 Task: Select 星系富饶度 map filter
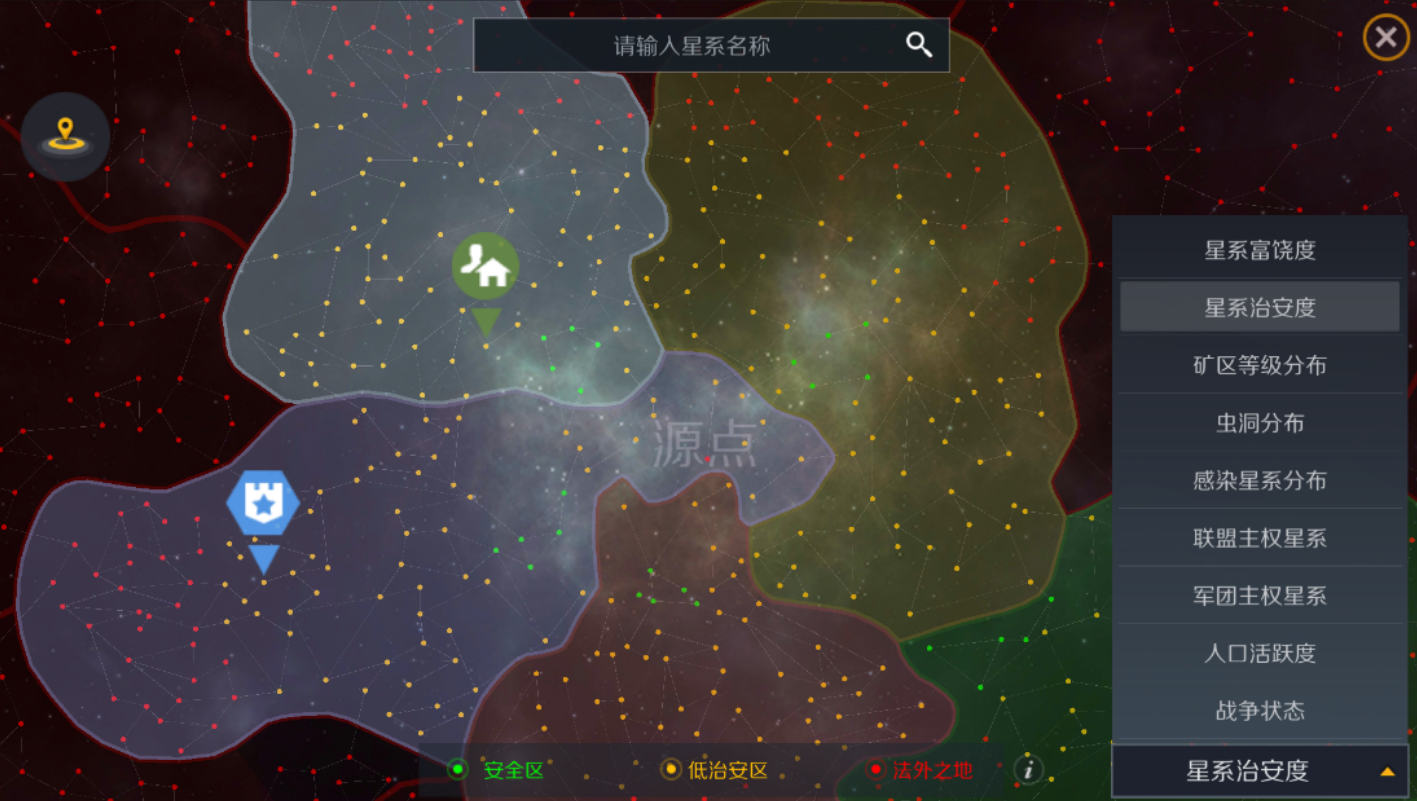pos(1259,250)
